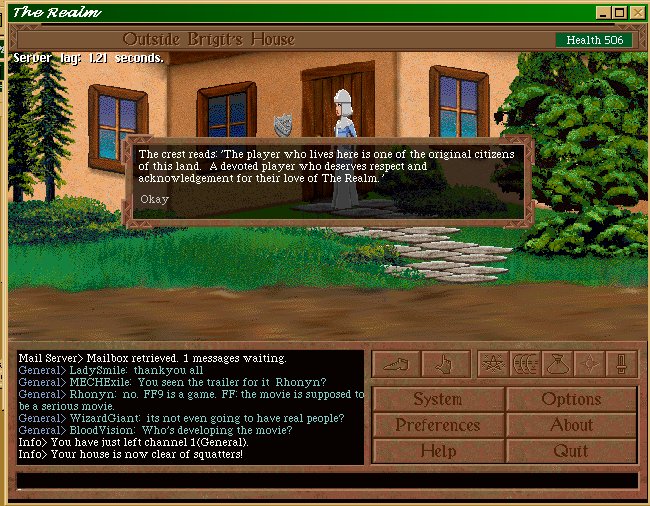The width and height of the screenshot is (650, 506).
Task: Click the pentagram star icon
Action: tap(491, 363)
